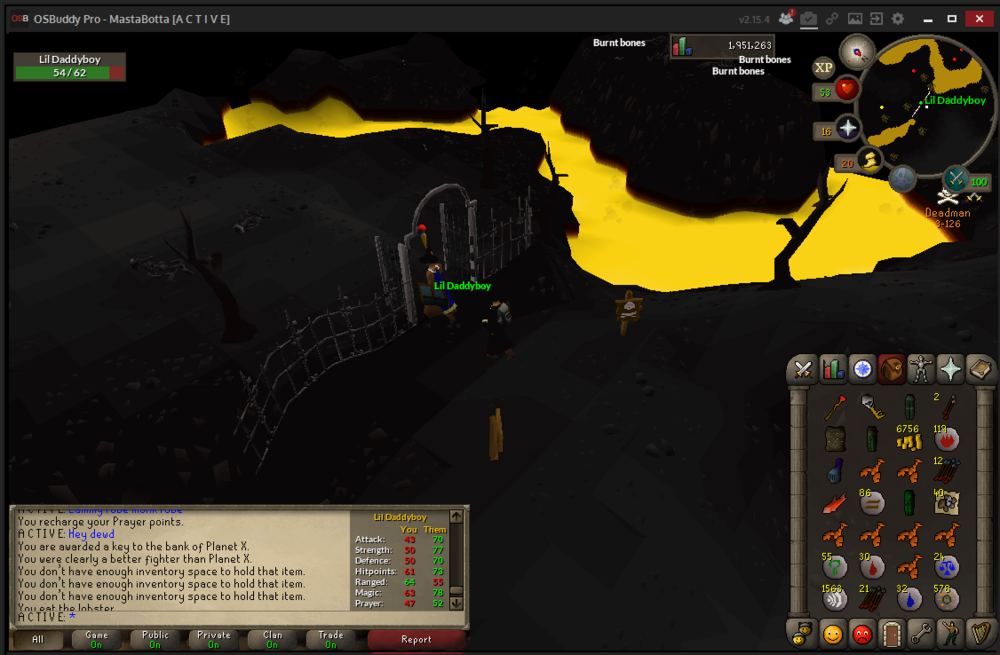Switch to the Magic spellbook tab
The height and width of the screenshot is (655, 1000).
pyautogui.click(x=979, y=369)
